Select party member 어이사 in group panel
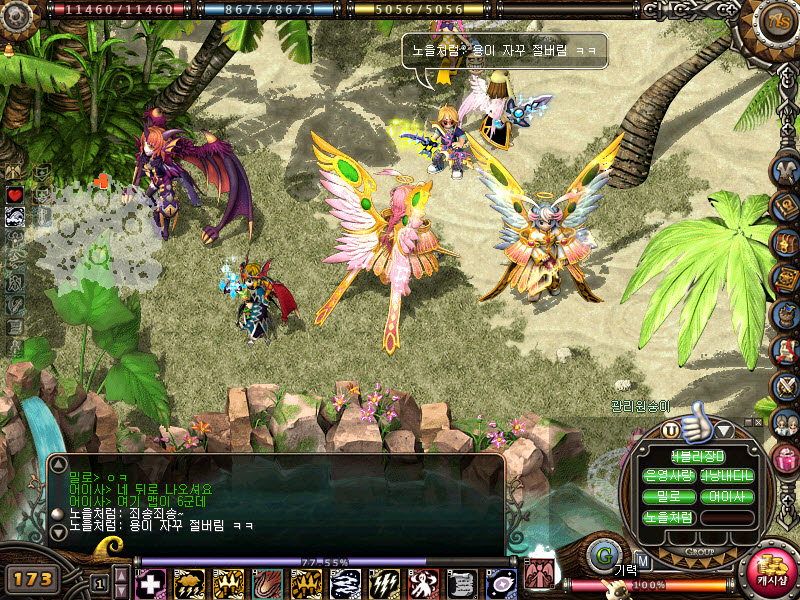The width and height of the screenshot is (800, 600). pos(727,496)
